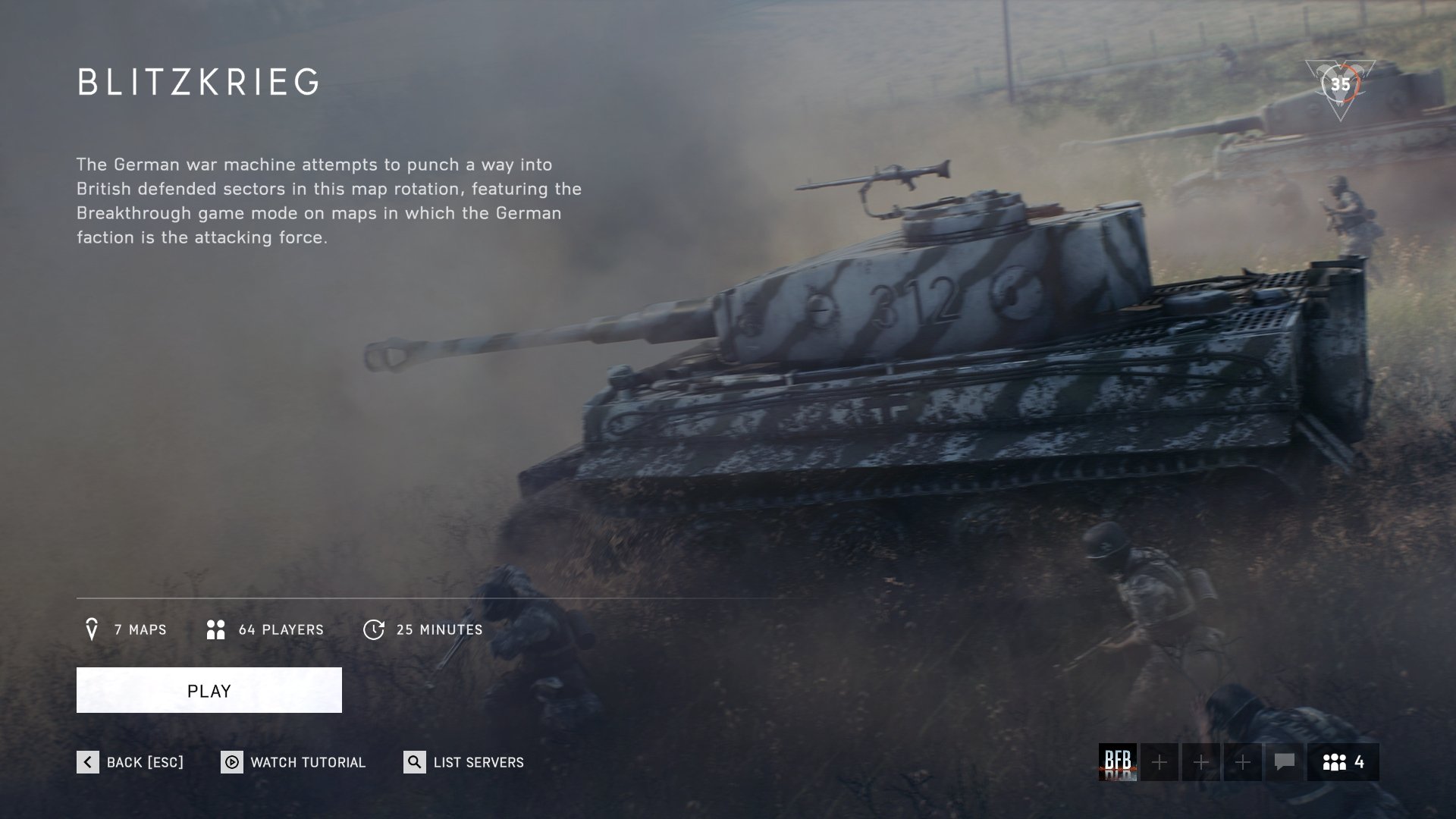The image size is (1456, 819).
Task: Invite a friend via the first plus slot
Action: coord(1160,763)
